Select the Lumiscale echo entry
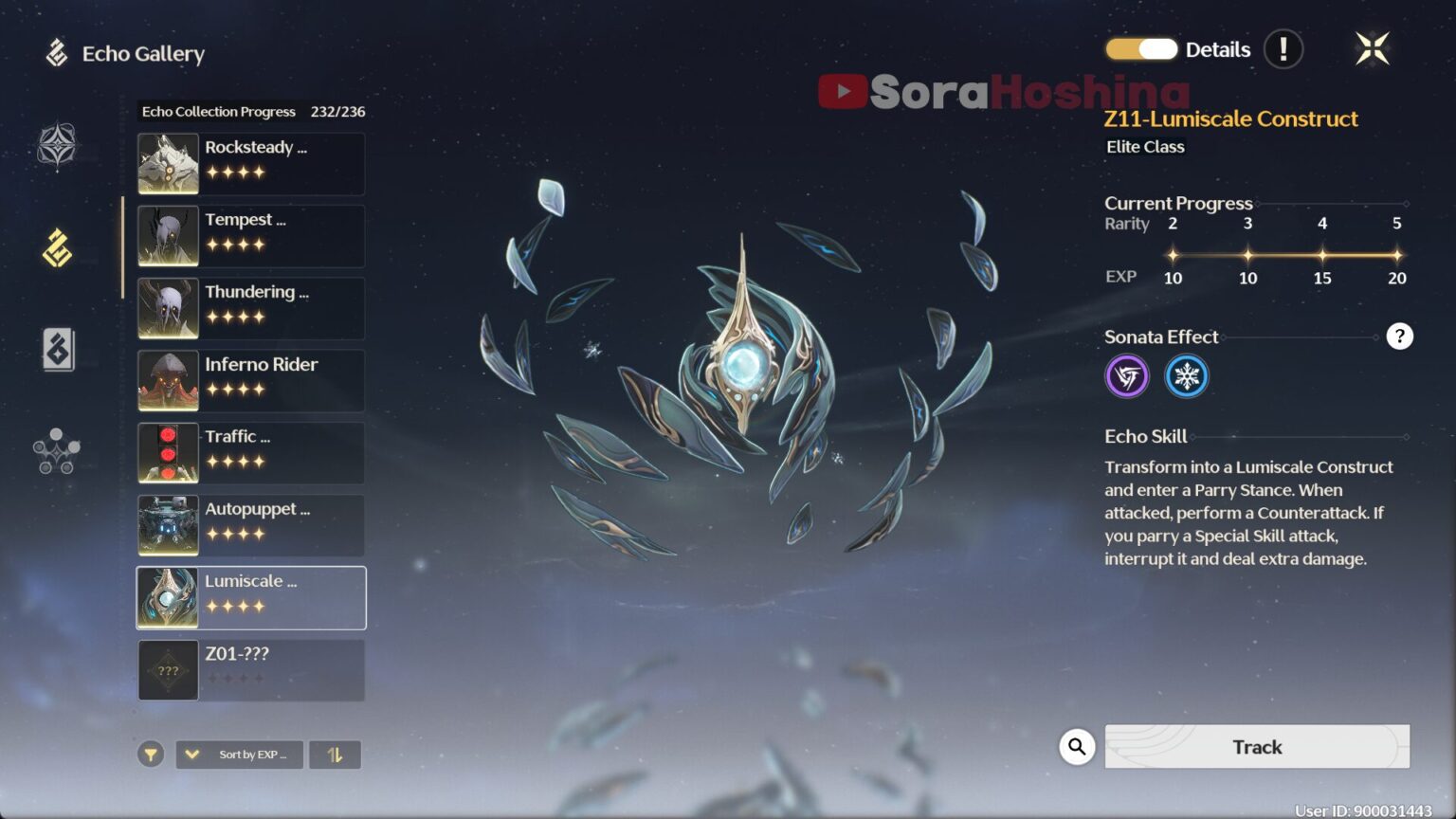 [251, 597]
